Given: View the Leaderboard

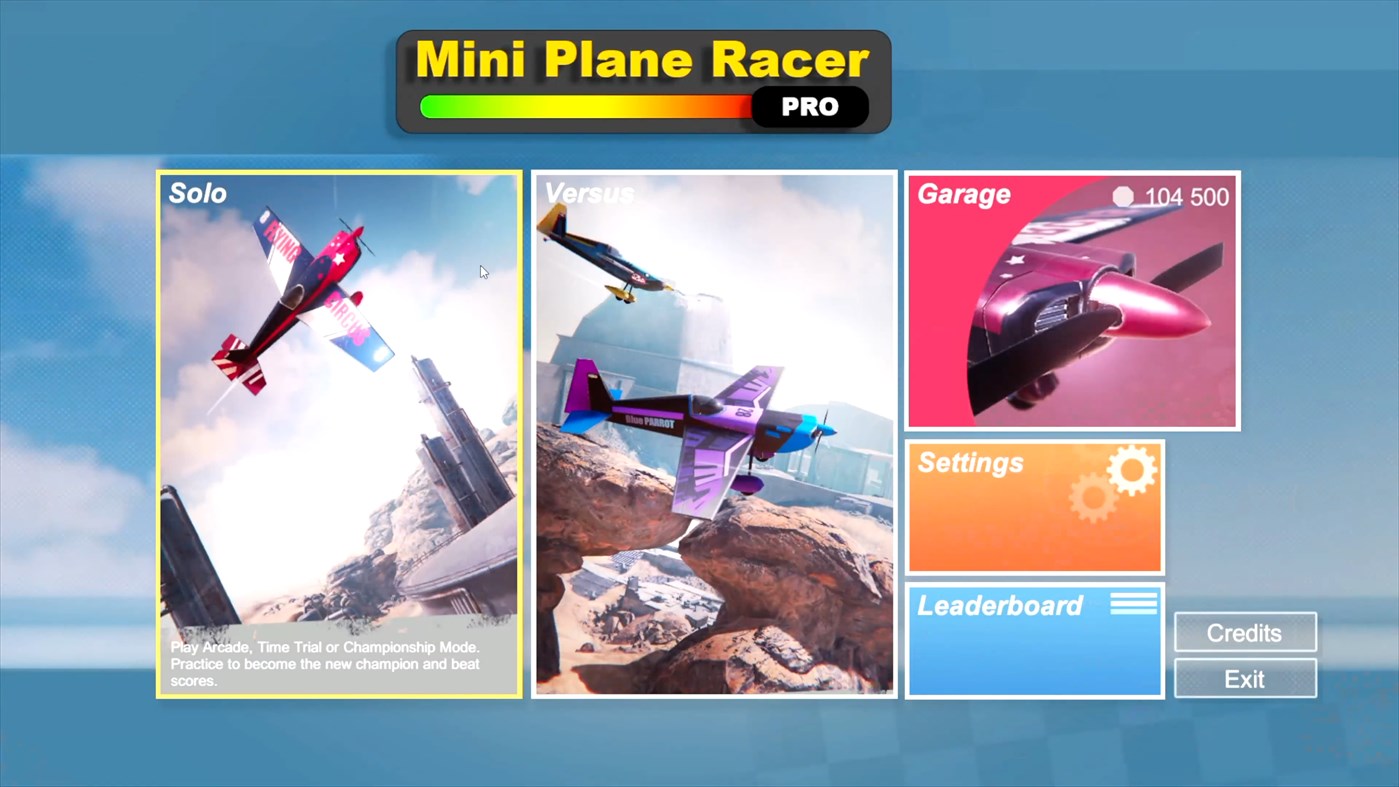Looking at the screenshot, I should pyautogui.click(x=1034, y=640).
